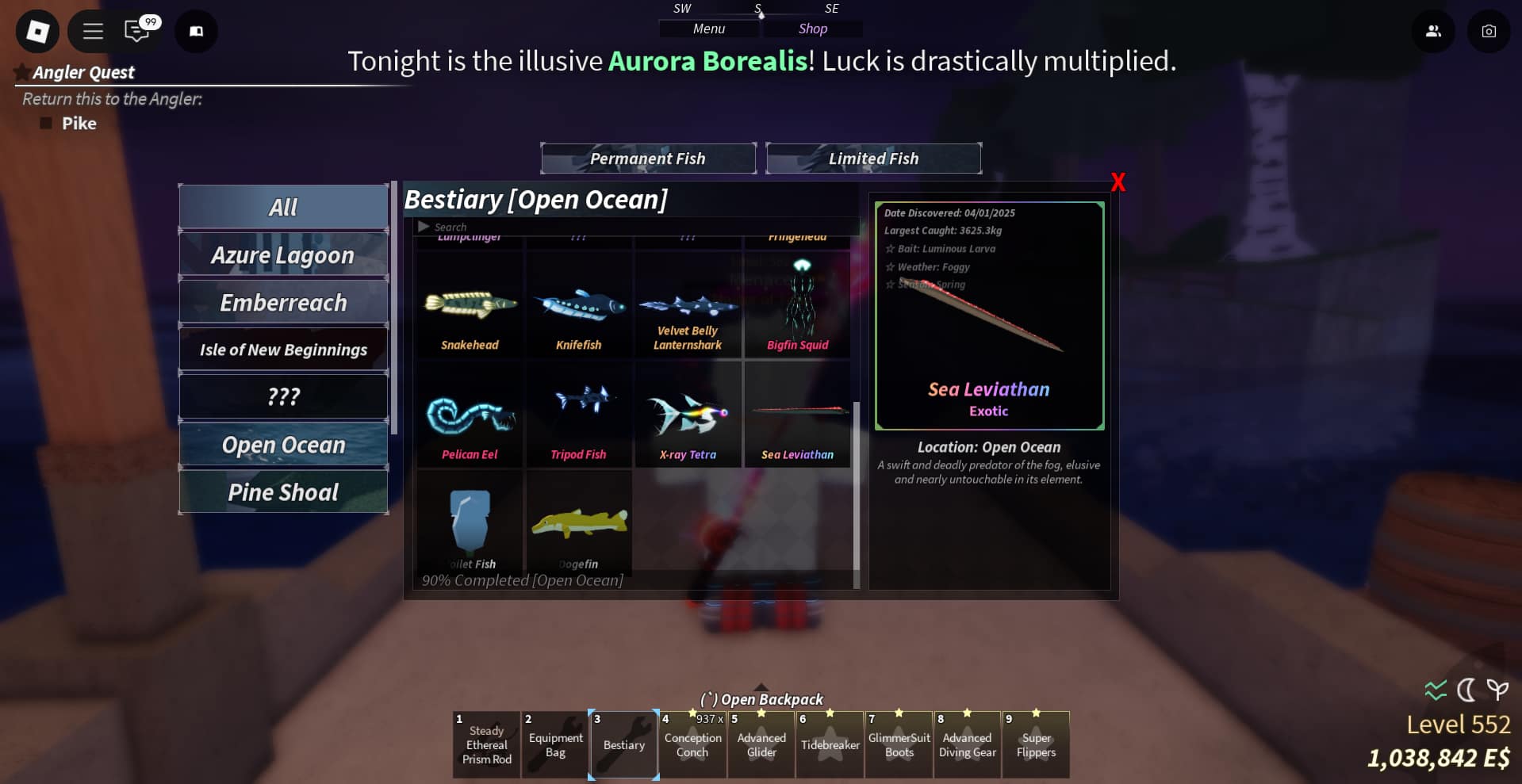Screen dimensions: 1522x784
Task: Open the Shop from the top compass bar
Action: tap(812, 29)
